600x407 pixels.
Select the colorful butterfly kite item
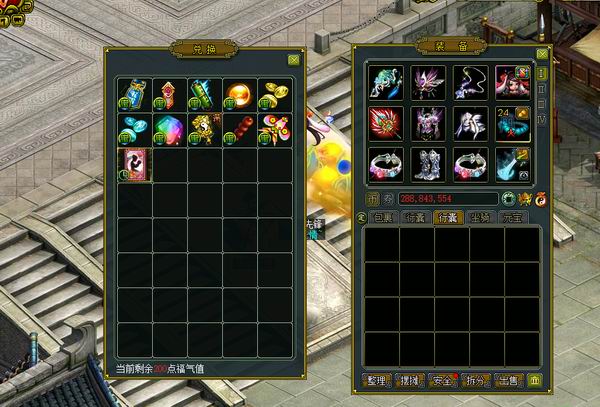coord(273,129)
